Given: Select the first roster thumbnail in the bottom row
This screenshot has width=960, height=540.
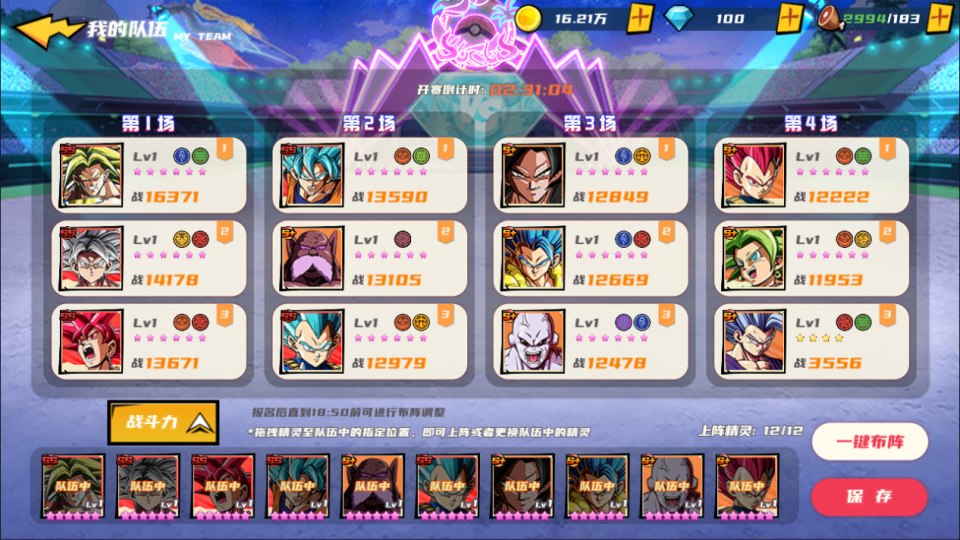Looking at the screenshot, I should pos(72,487).
